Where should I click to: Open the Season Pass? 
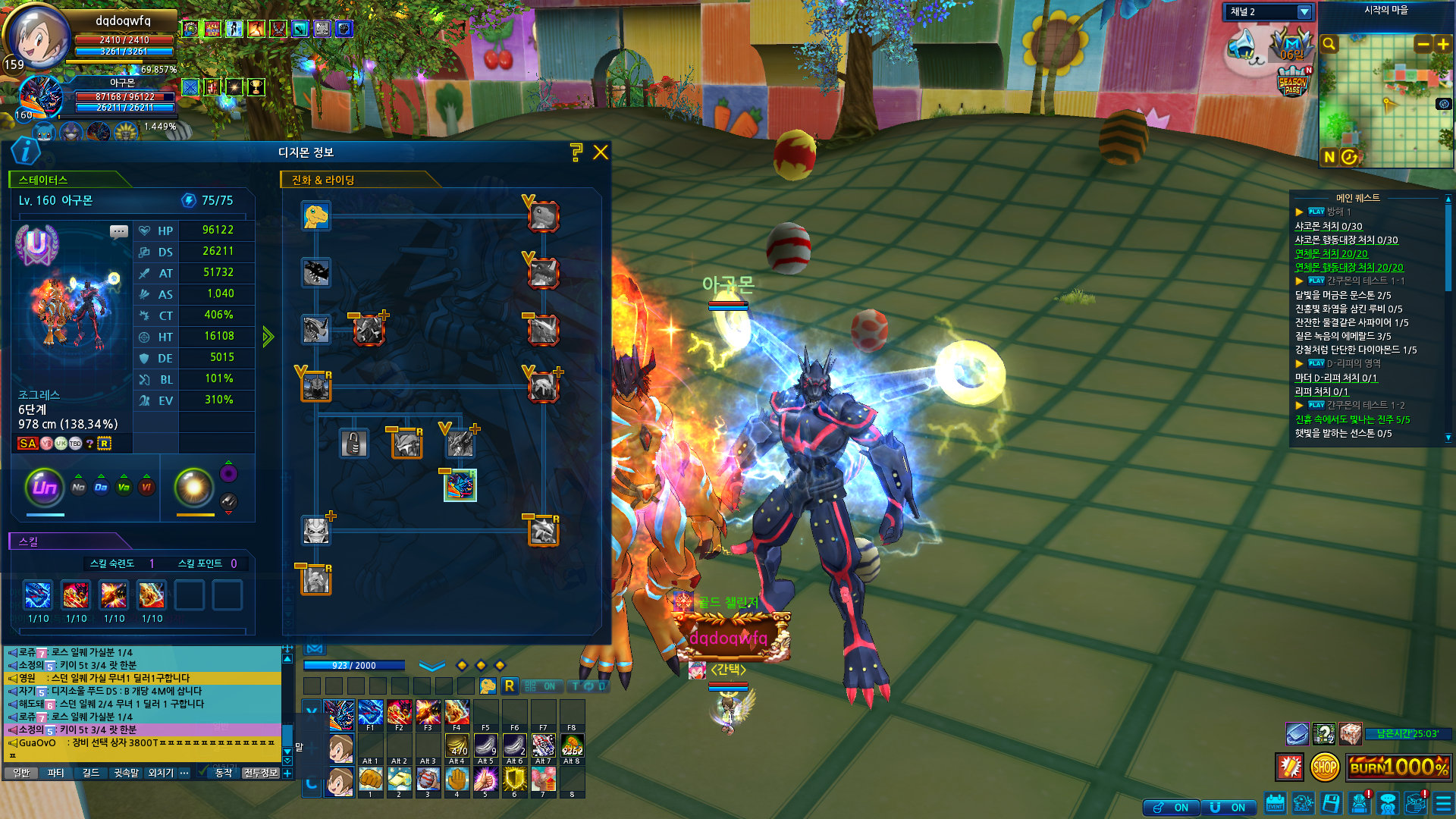[1293, 82]
